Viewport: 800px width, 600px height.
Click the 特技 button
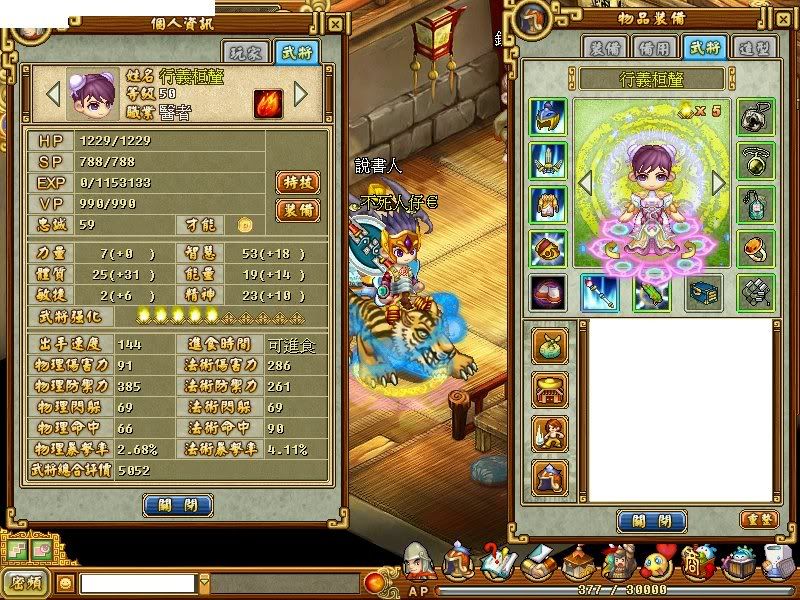[x=297, y=182]
